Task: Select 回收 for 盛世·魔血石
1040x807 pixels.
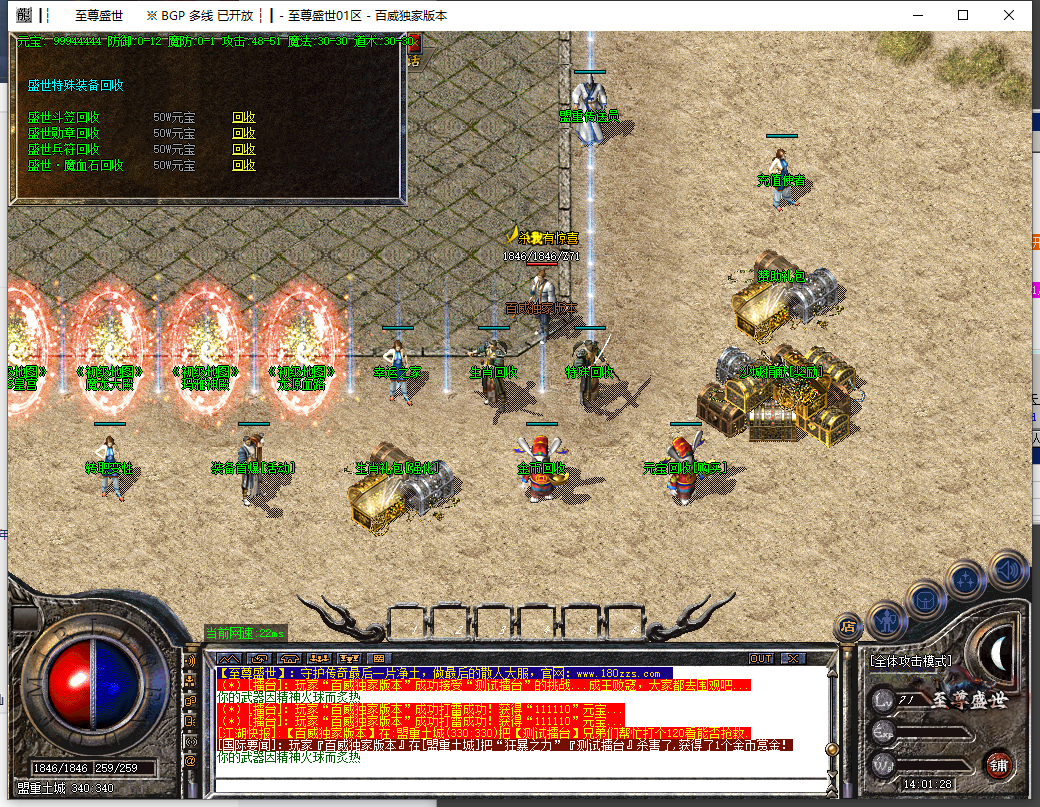Action: (244, 165)
